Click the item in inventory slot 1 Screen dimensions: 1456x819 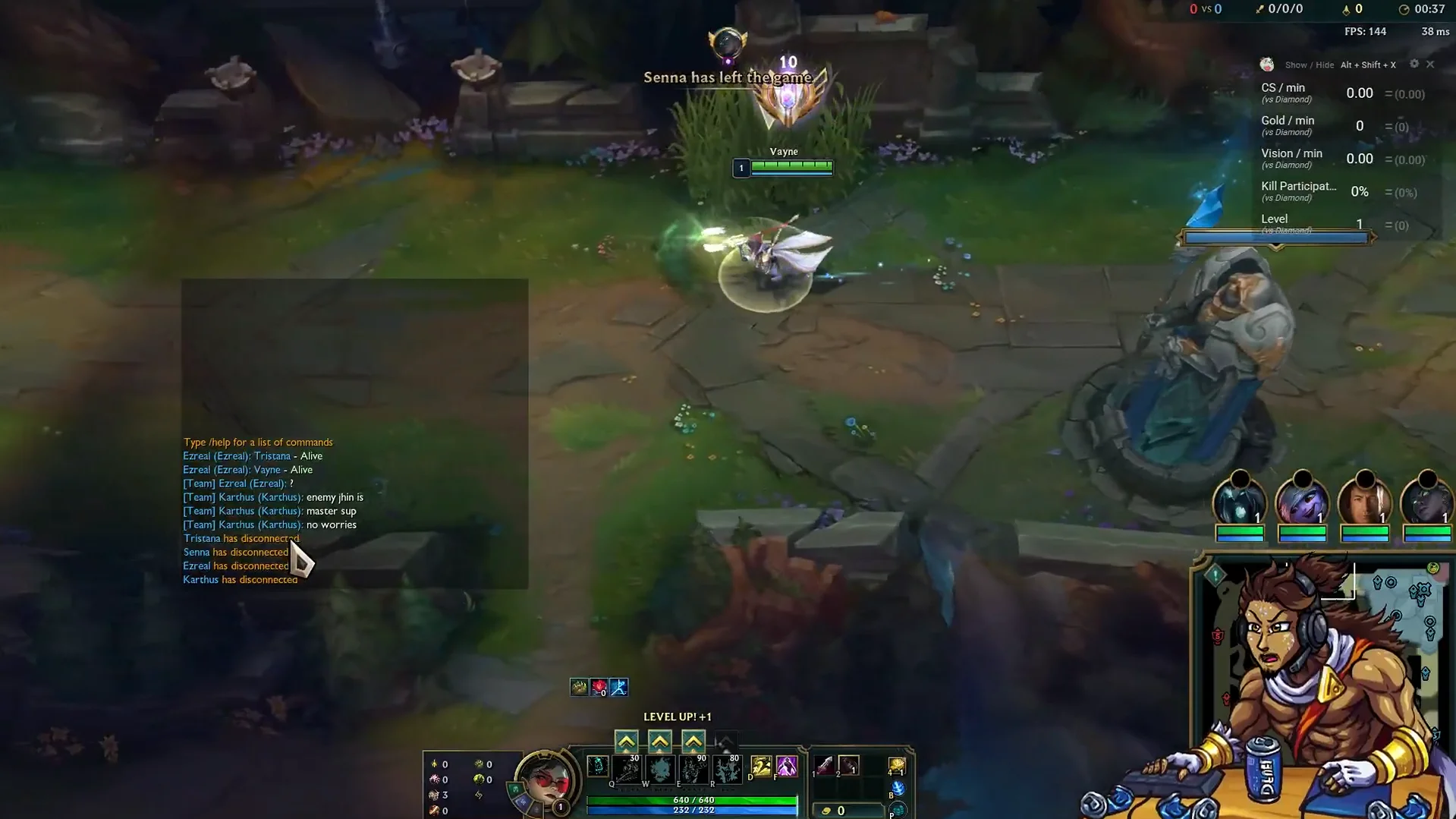[x=825, y=766]
